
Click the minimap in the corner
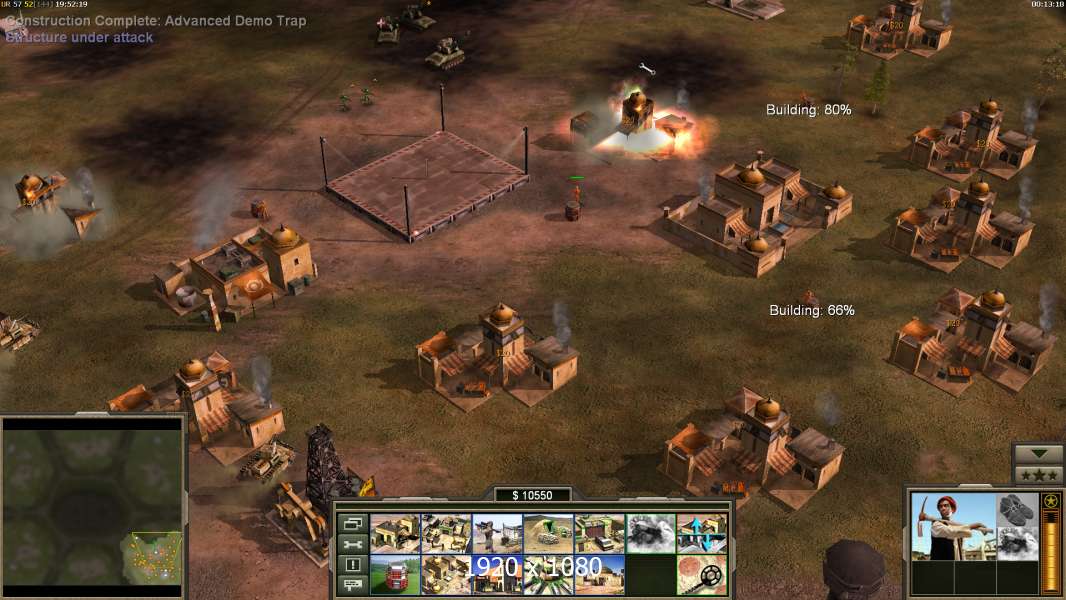[92, 506]
